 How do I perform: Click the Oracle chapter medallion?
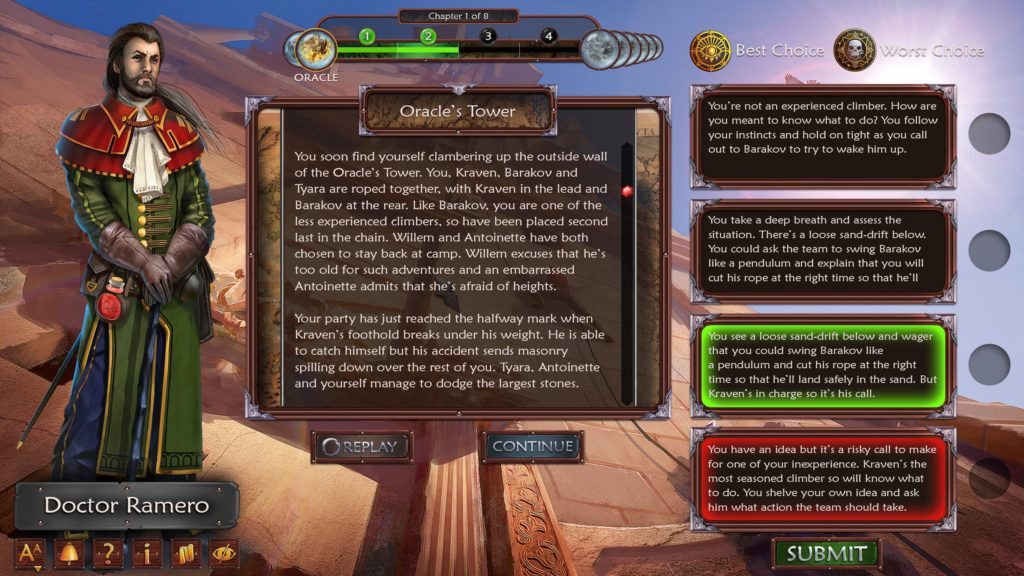pos(315,50)
